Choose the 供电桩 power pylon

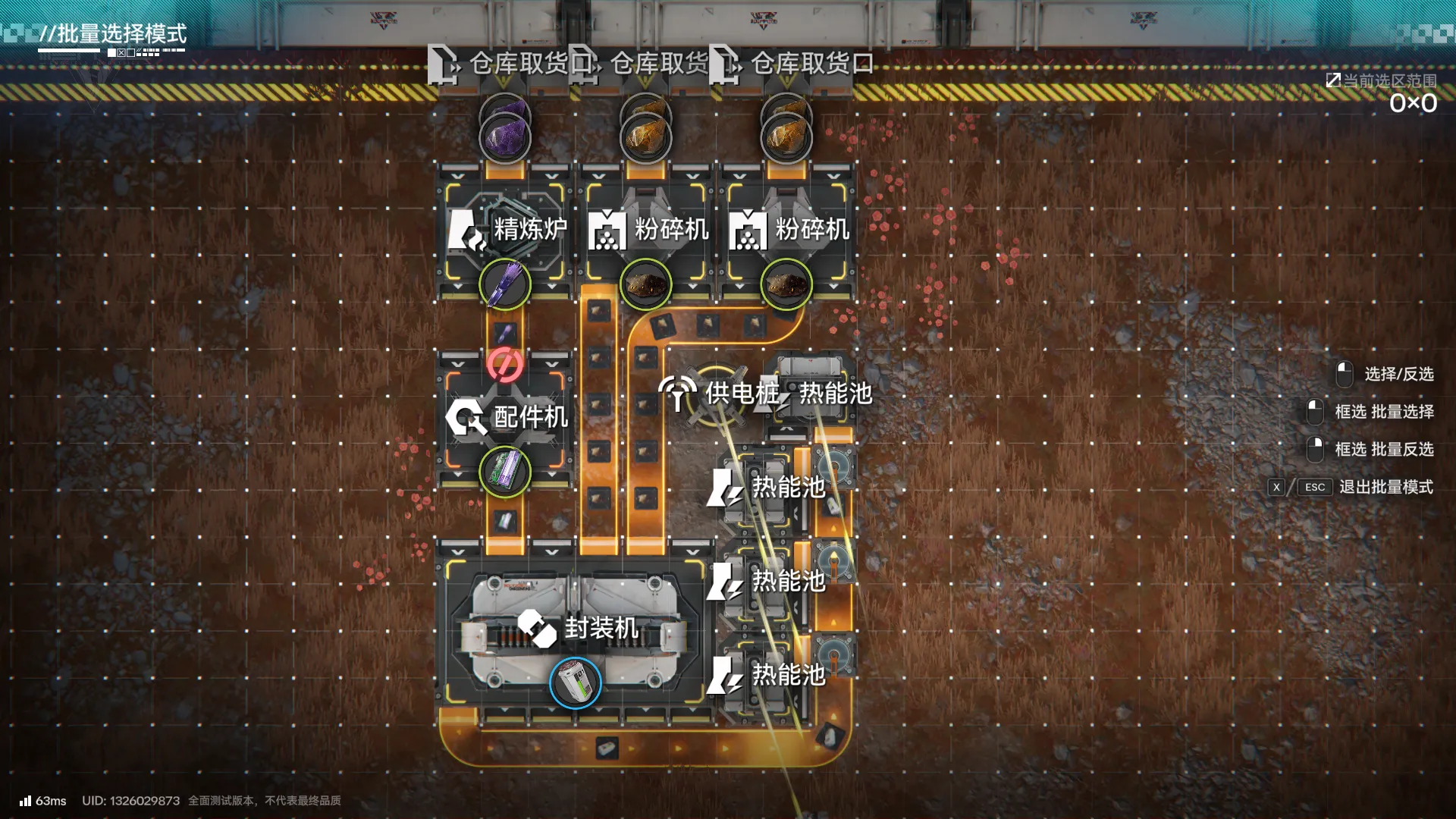pyautogui.click(x=714, y=393)
